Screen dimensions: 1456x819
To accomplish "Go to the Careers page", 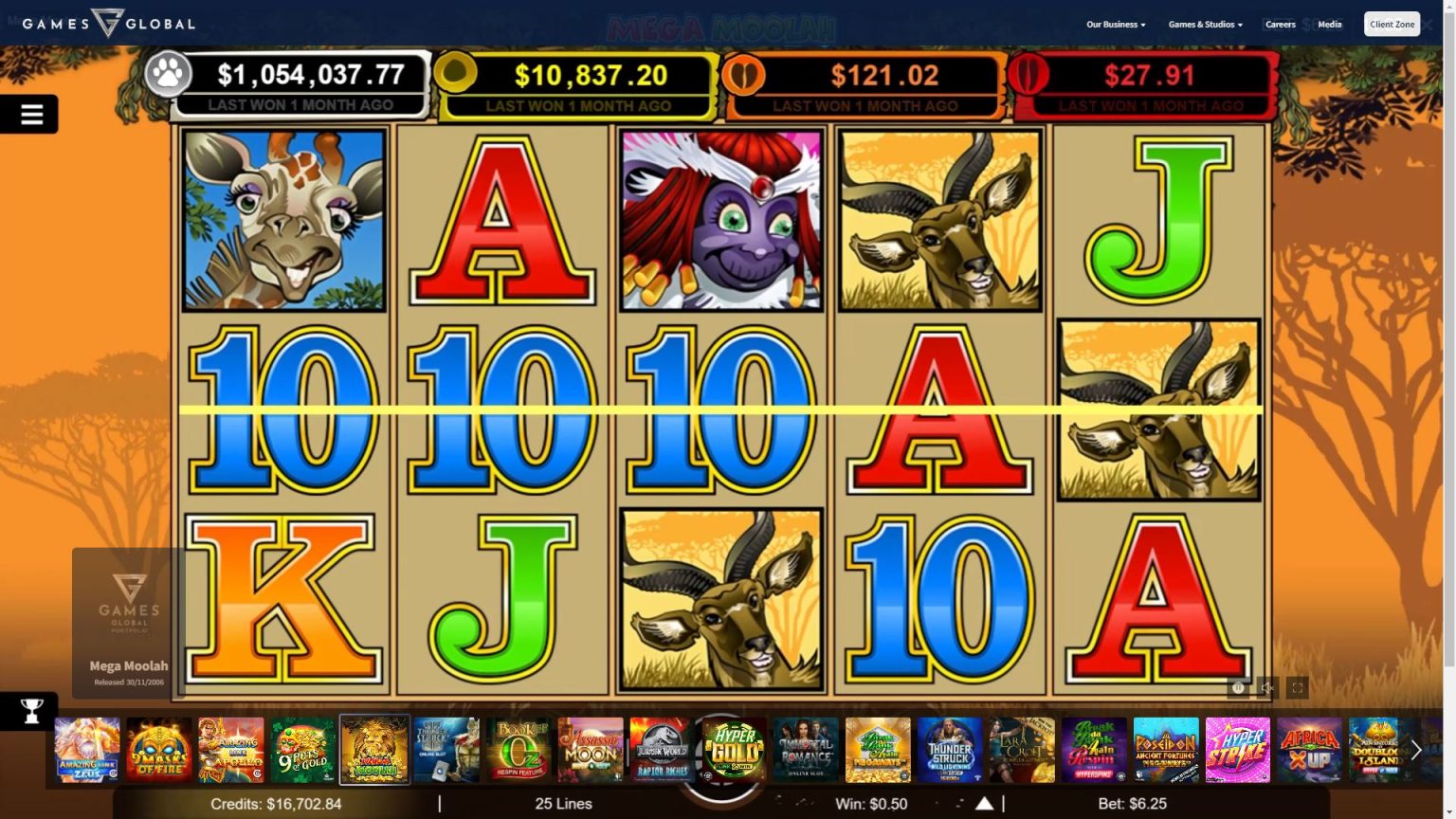I will pyautogui.click(x=1280, y=25).
